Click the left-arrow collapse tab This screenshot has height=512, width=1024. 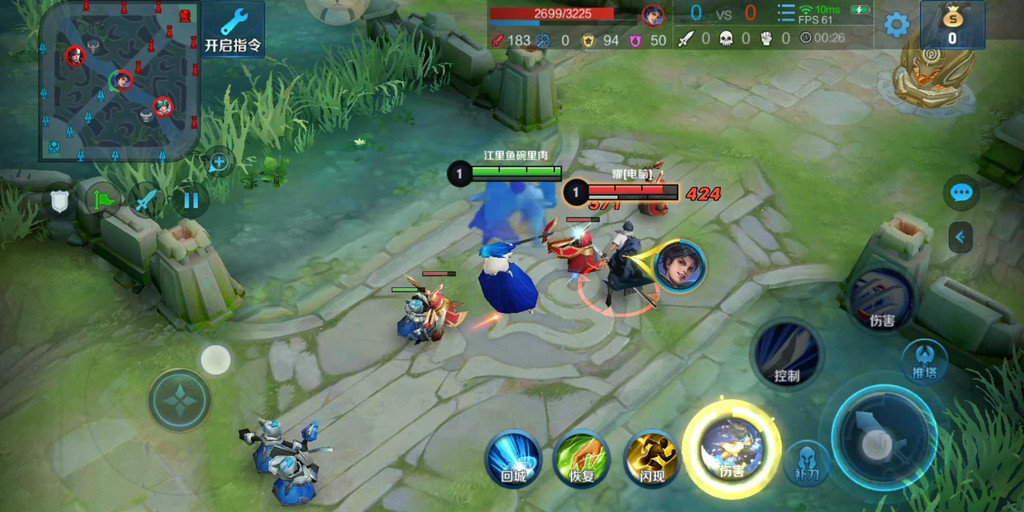click(x=961, y=237)
